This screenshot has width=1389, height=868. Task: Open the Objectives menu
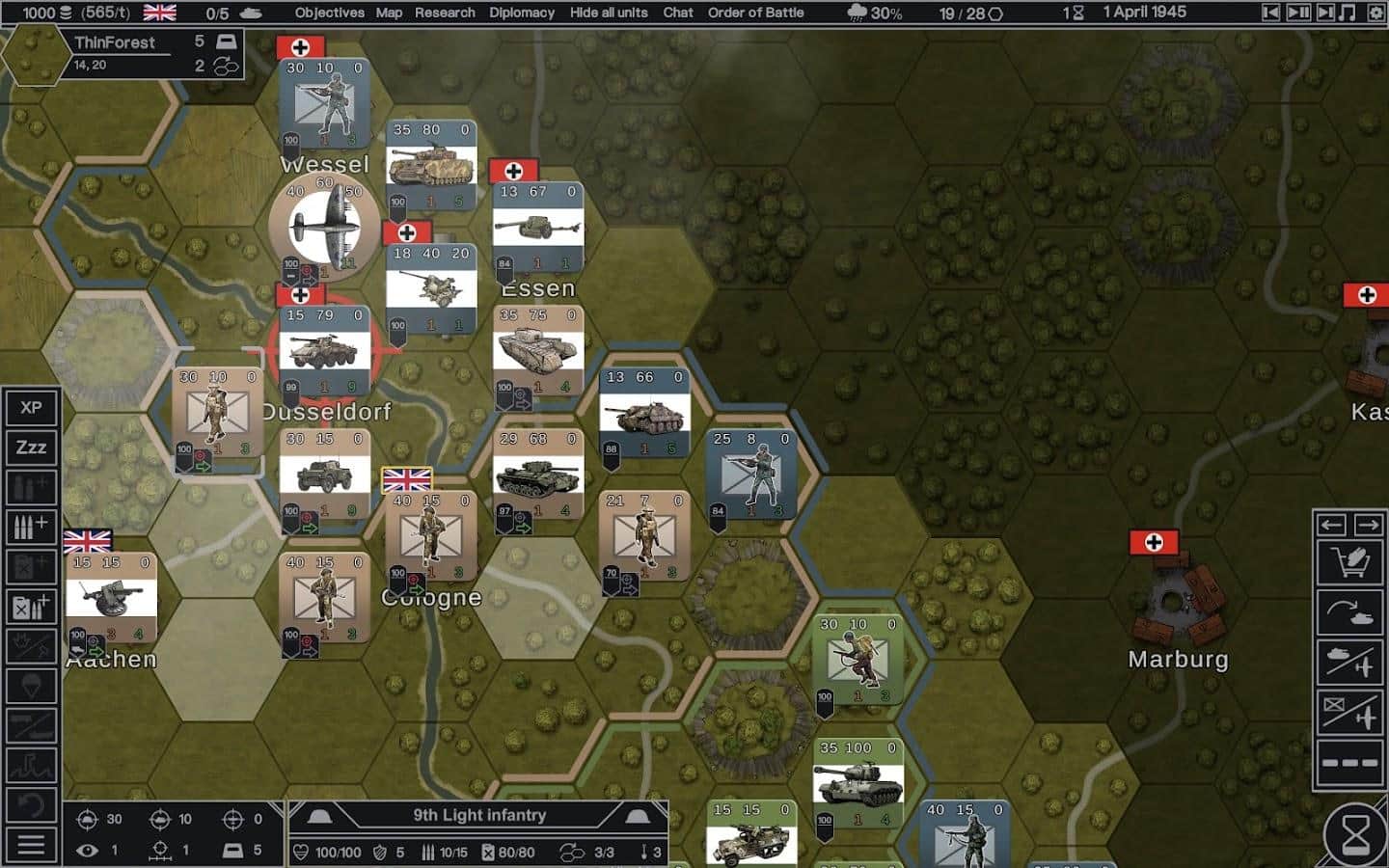tap(329, 13)
